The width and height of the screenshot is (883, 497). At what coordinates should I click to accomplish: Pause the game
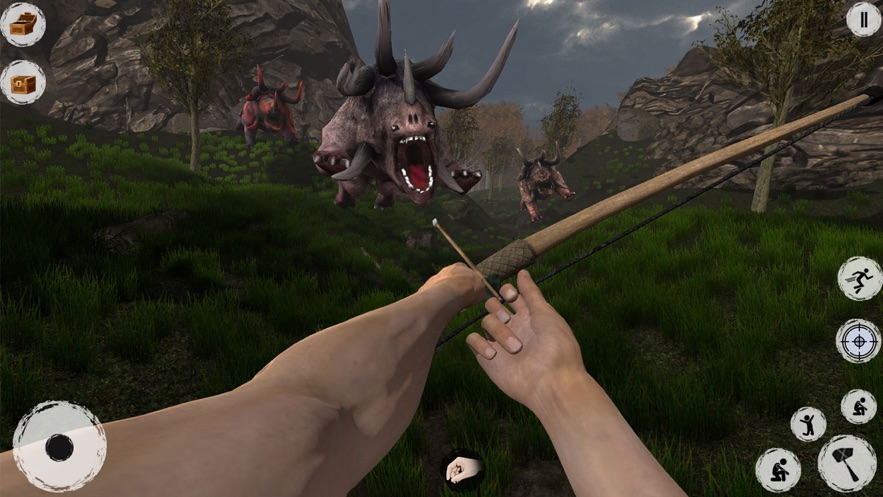pos(863,20)
